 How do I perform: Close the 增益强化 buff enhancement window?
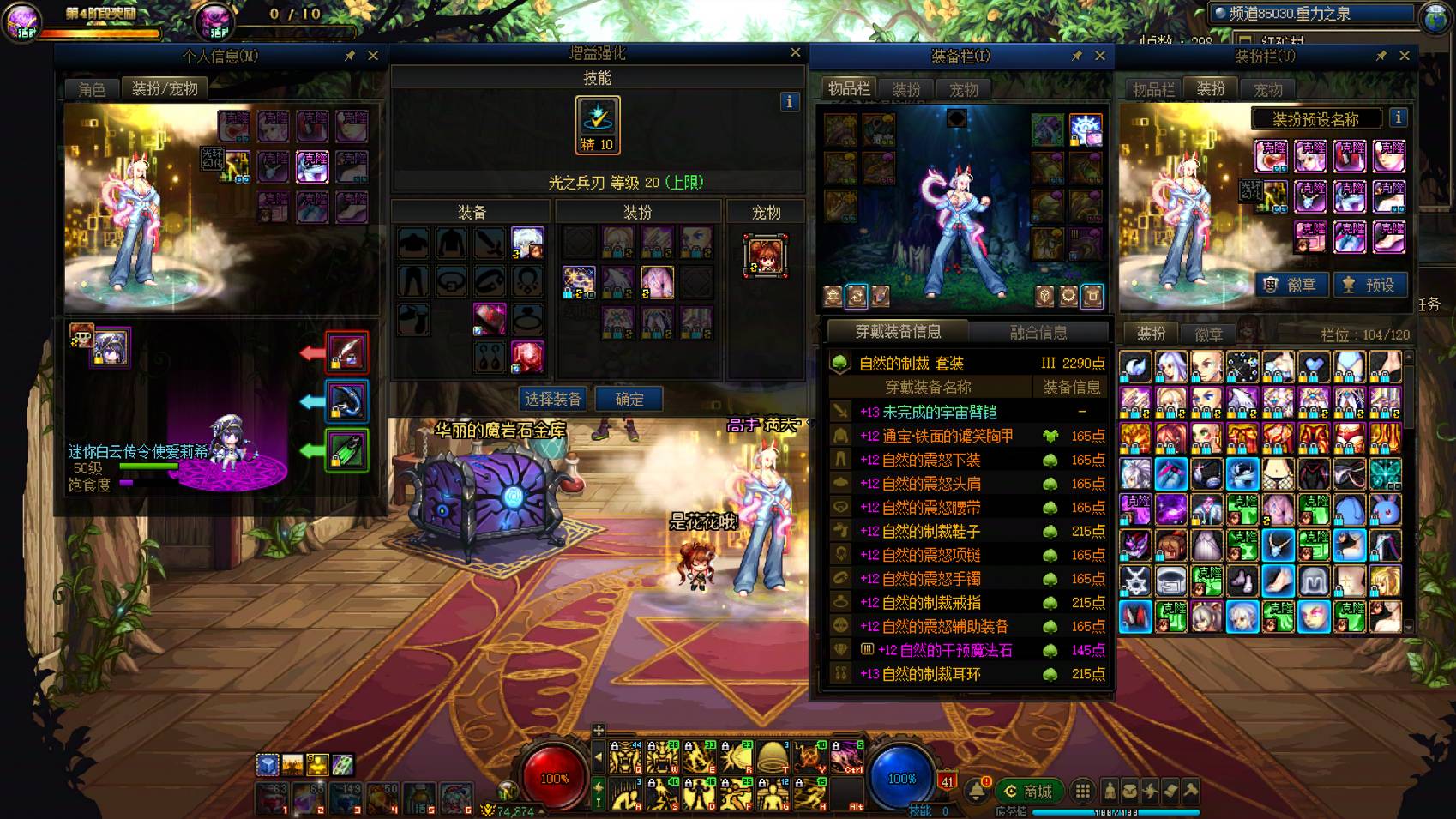(796, 53)
